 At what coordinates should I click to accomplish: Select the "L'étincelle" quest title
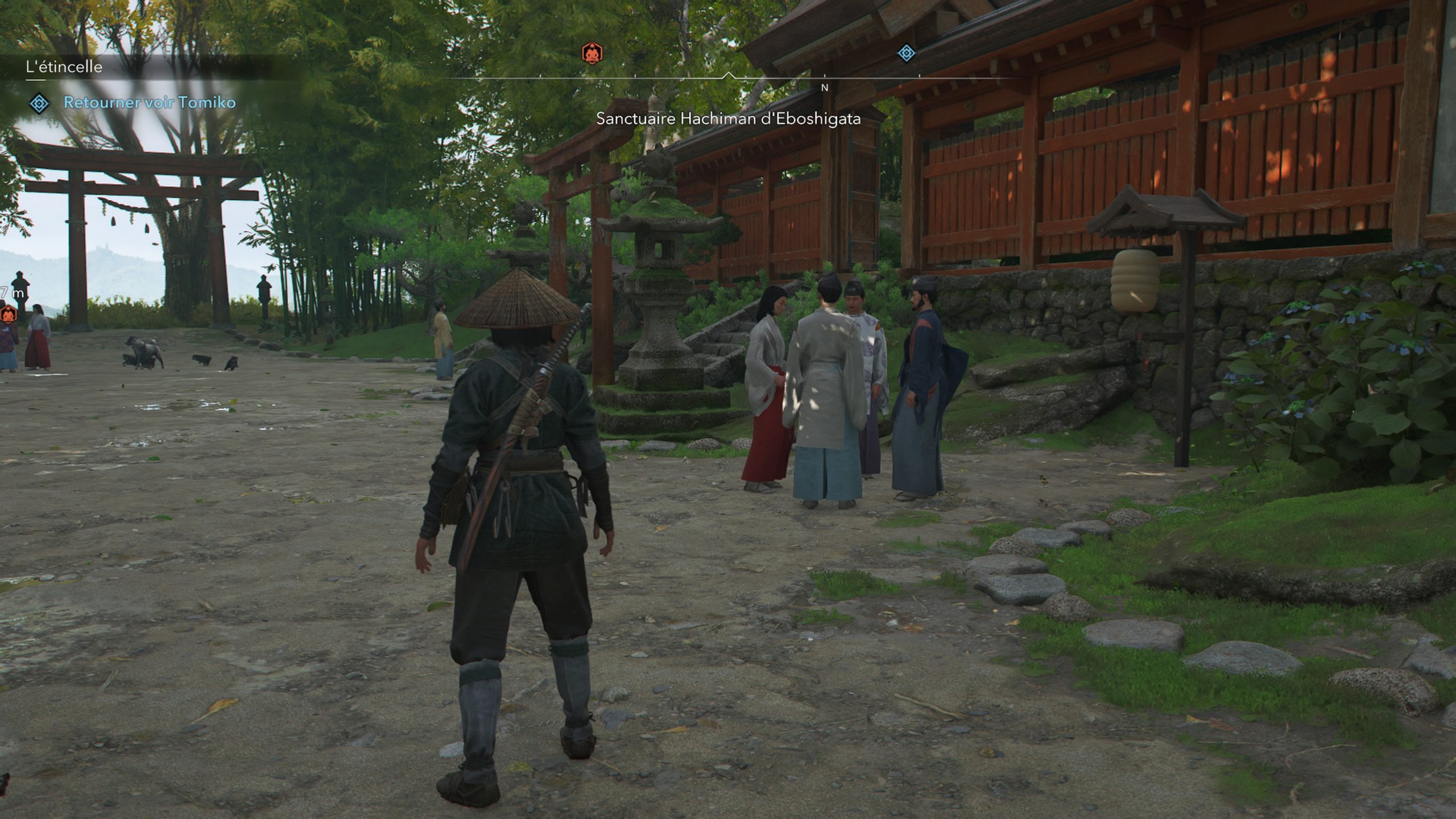click(64, 67)
